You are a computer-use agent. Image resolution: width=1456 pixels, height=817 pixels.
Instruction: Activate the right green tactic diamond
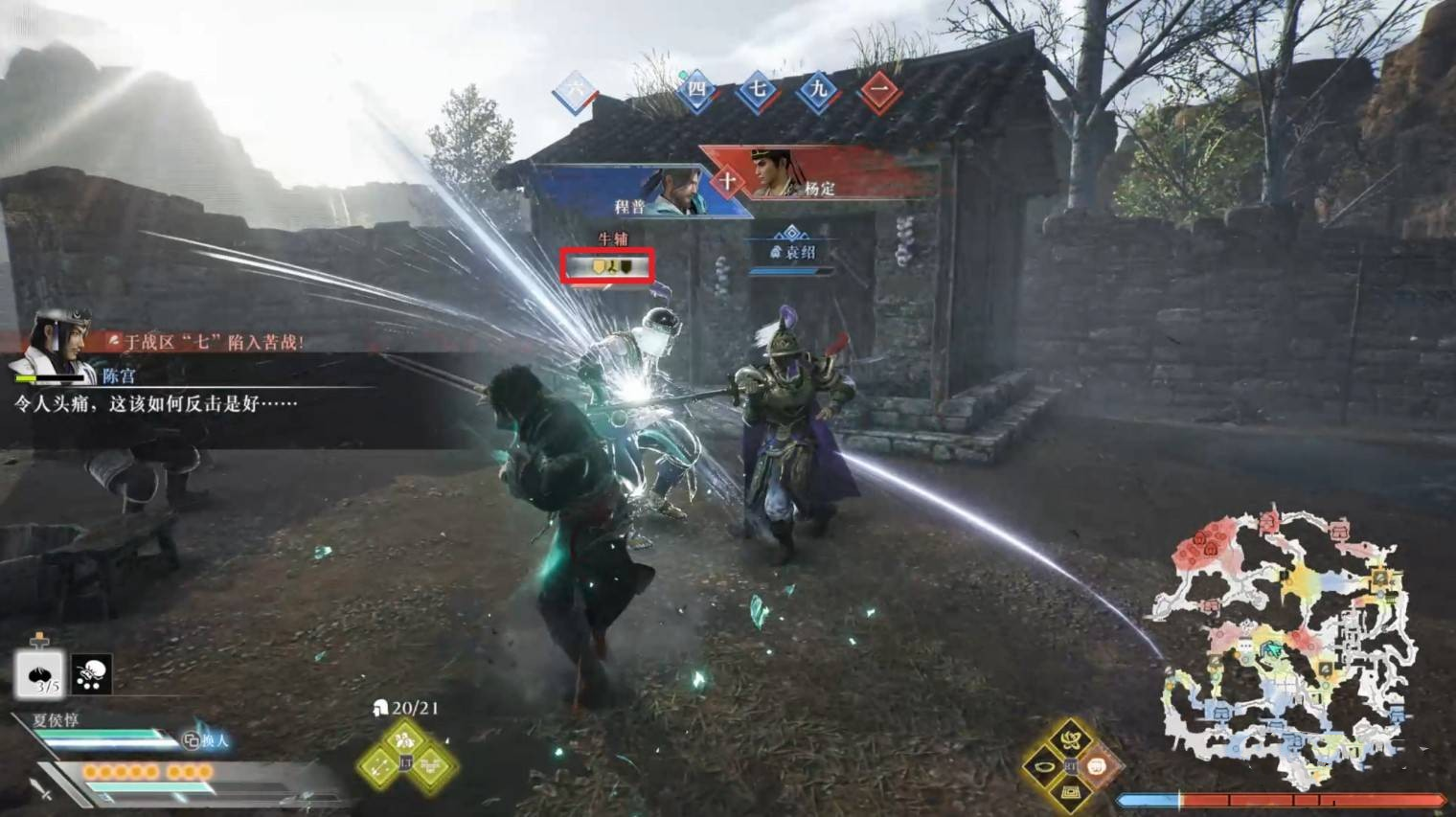click(432, 765)
